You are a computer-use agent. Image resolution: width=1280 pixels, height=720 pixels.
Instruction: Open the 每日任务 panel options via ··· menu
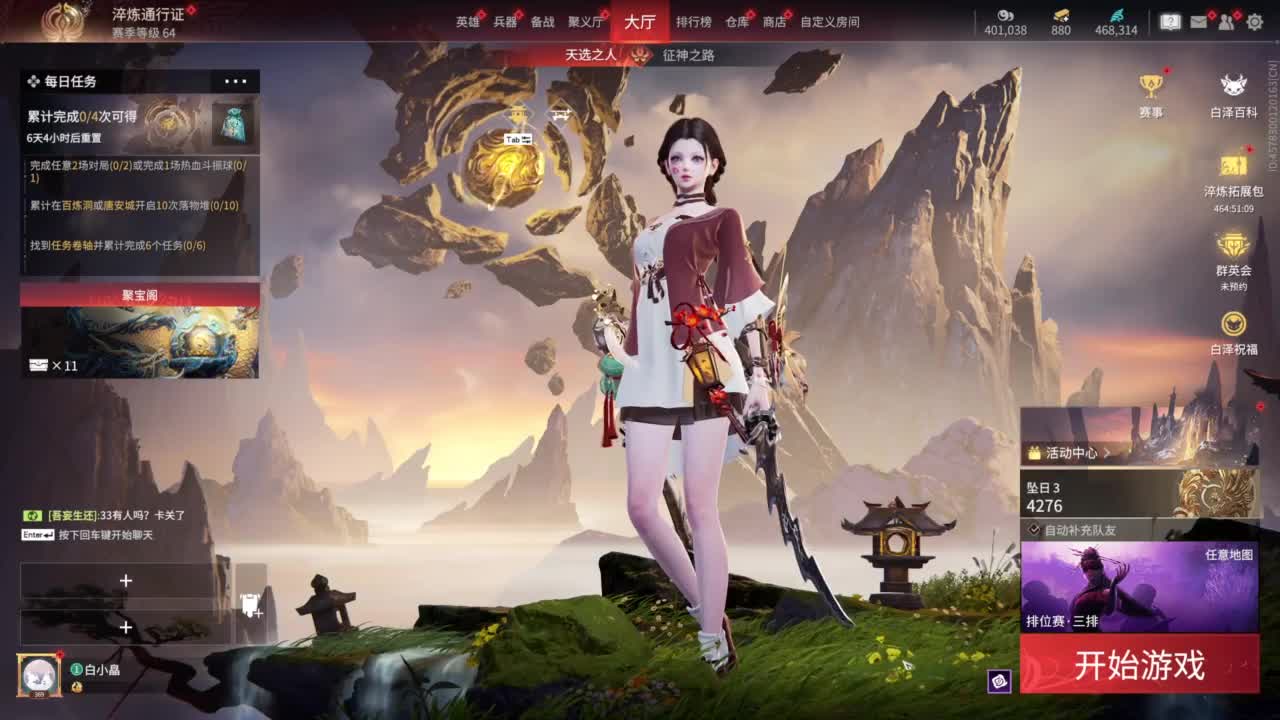[x=236, y=81]
